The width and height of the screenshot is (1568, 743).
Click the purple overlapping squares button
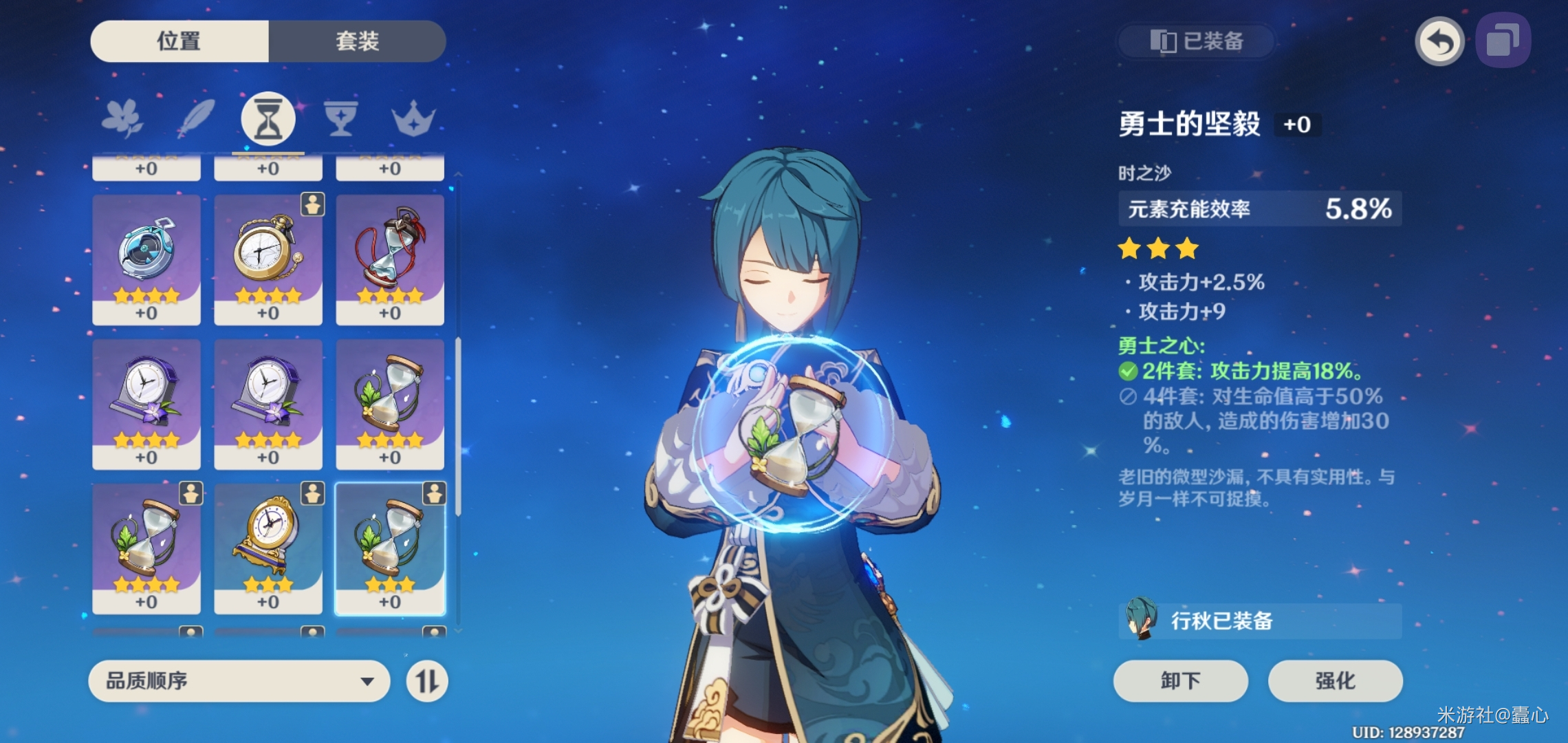pyautogui.click(x=1503, y=41)
